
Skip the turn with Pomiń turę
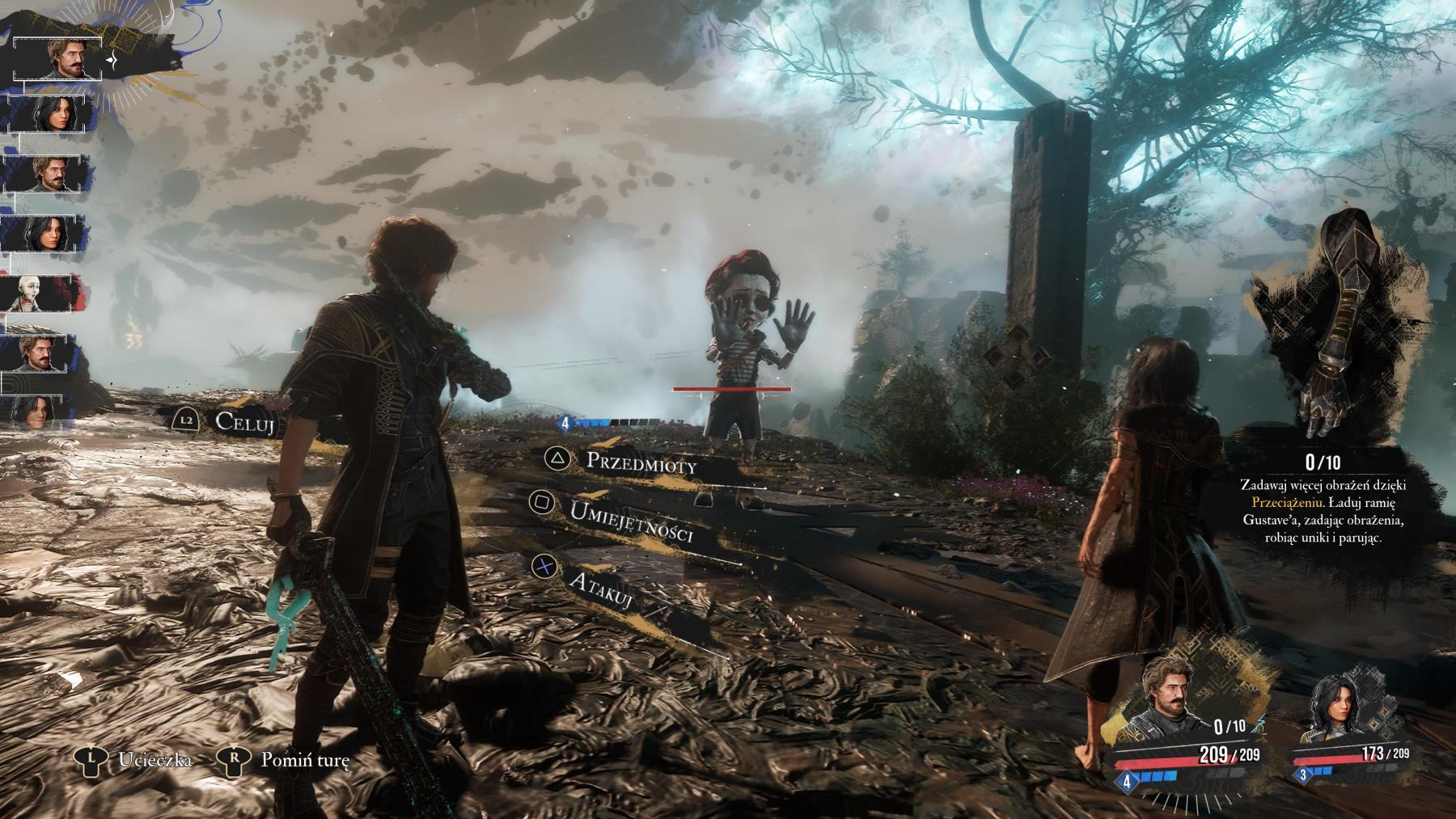point(304,760)
